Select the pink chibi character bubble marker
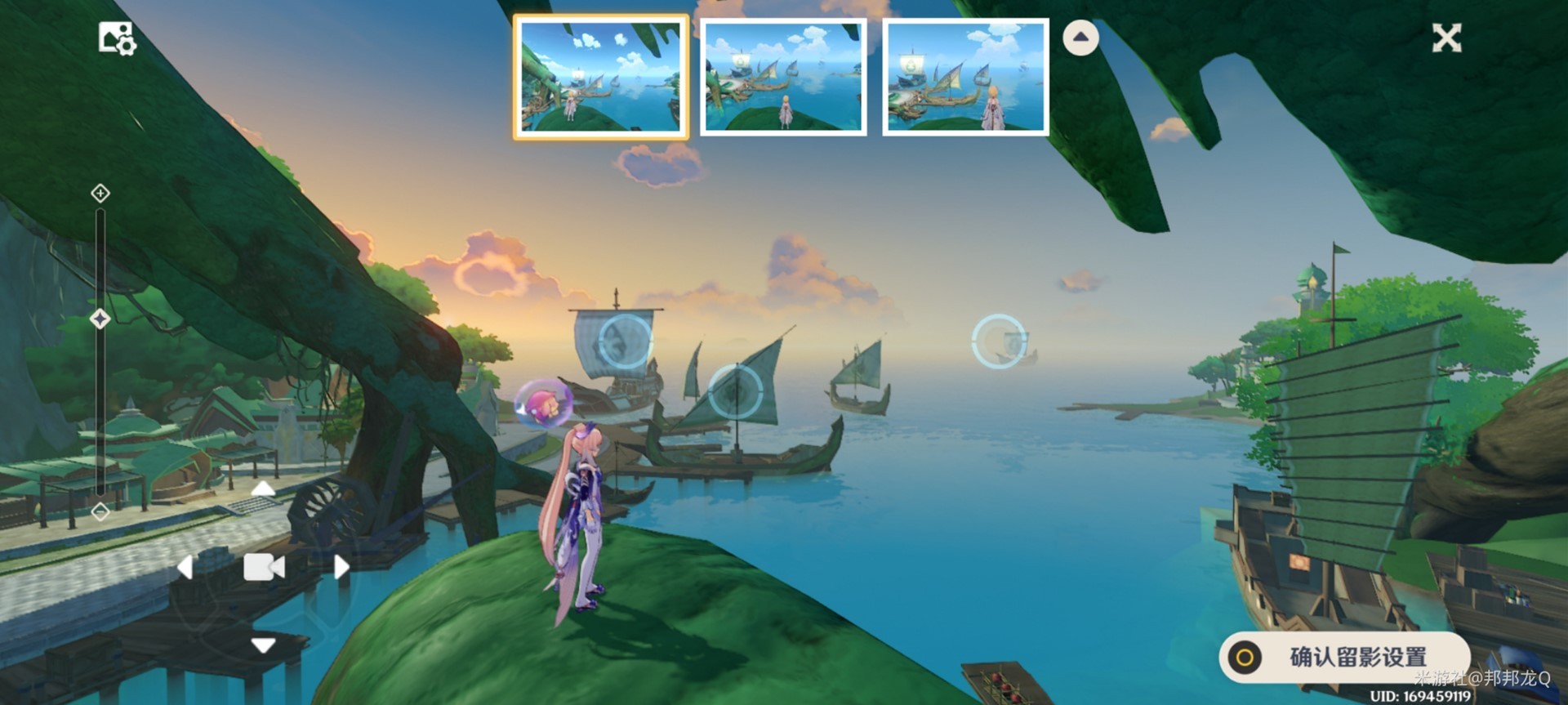1568x705 pixels. click(543, 404)
